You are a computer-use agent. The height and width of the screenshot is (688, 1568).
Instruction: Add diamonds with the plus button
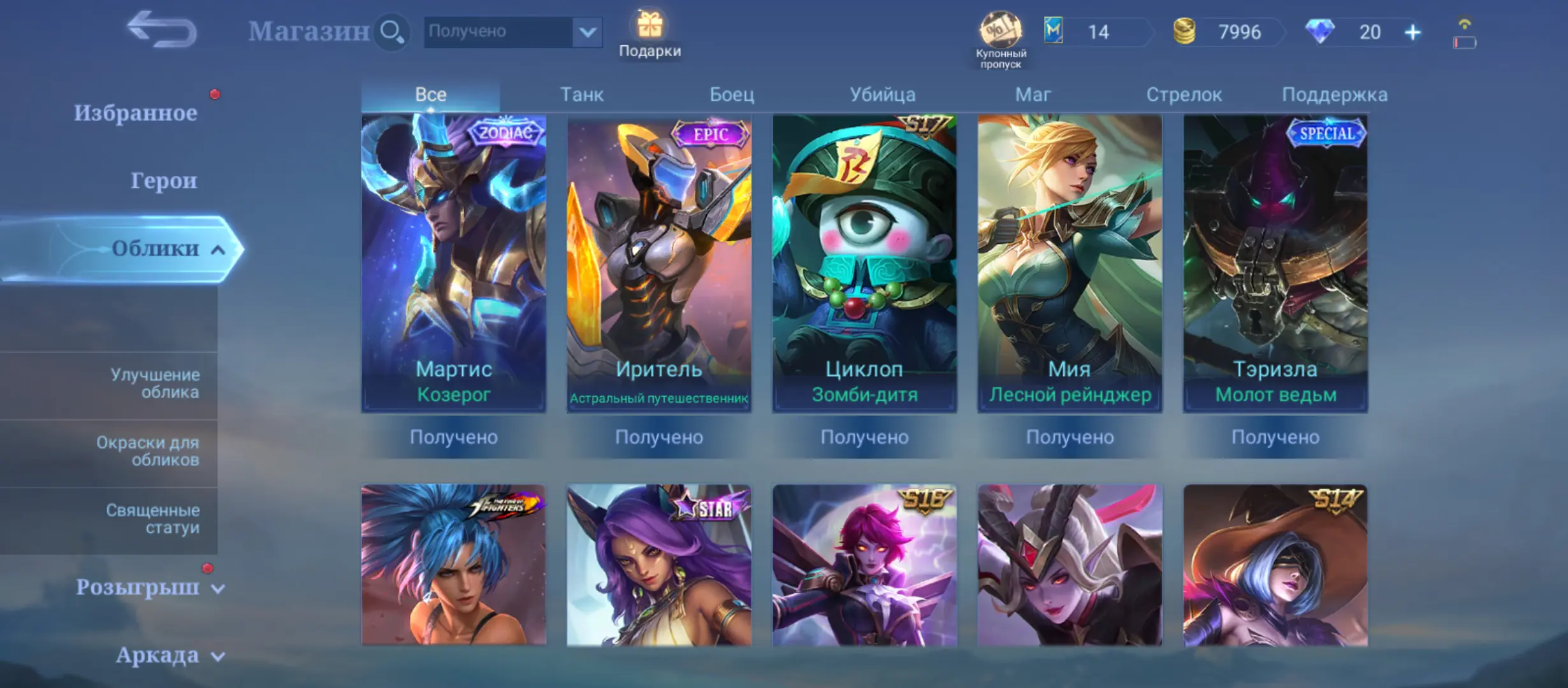[1412, 32]
